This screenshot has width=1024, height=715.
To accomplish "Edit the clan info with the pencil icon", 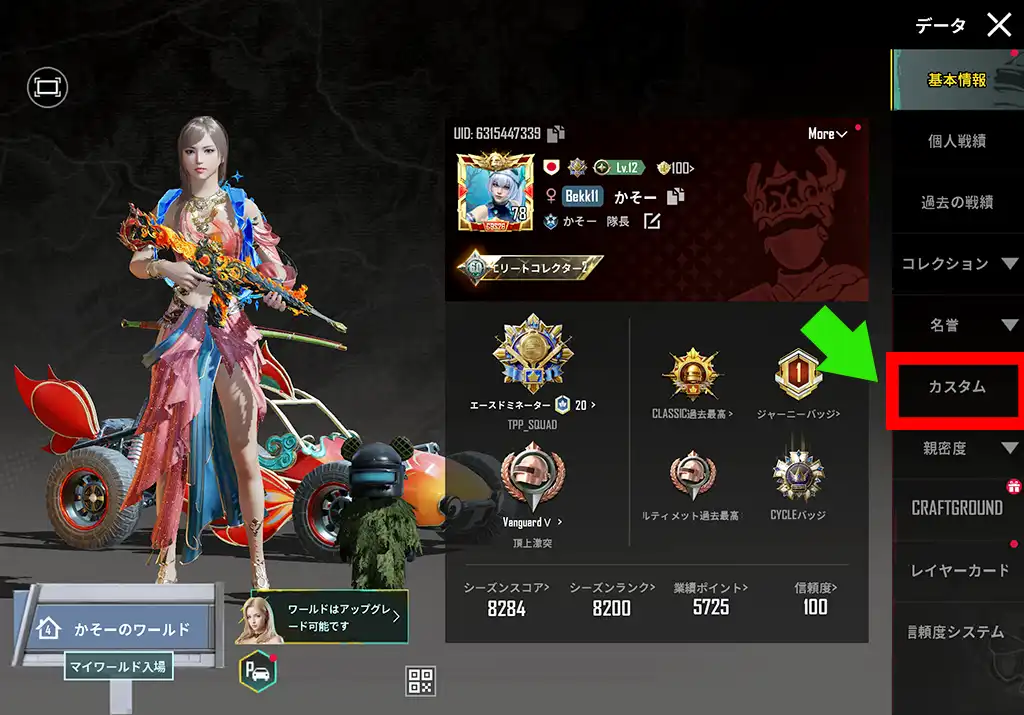I will [x=652, y=221].
